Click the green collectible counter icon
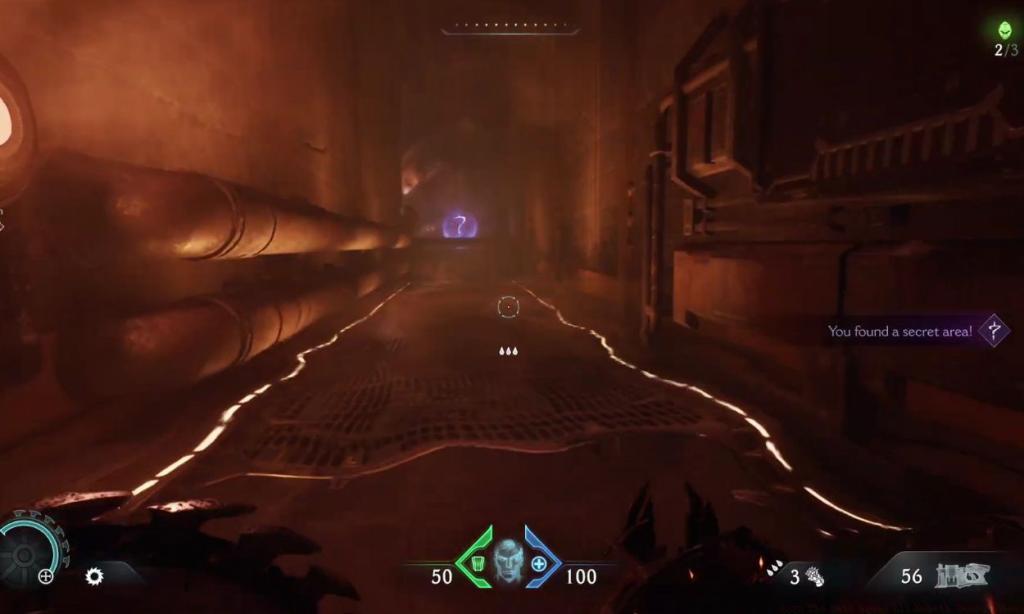The height and width of the screenshot is (614, 1024). pyautogui.click(x=1005, y=30)
